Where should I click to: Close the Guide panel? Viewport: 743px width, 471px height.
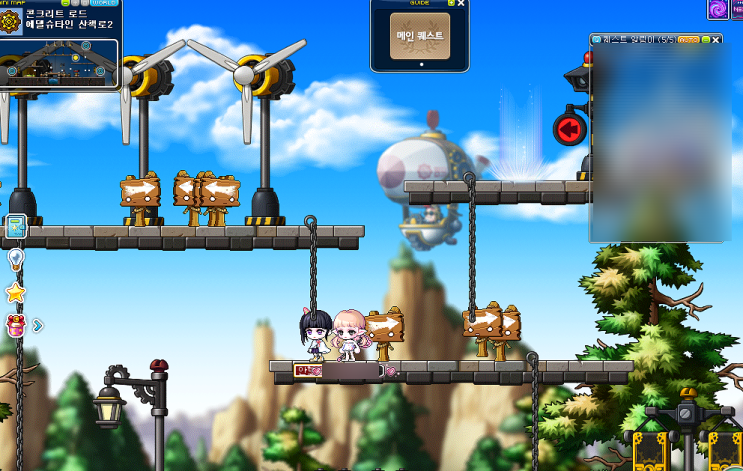[461, 4]
